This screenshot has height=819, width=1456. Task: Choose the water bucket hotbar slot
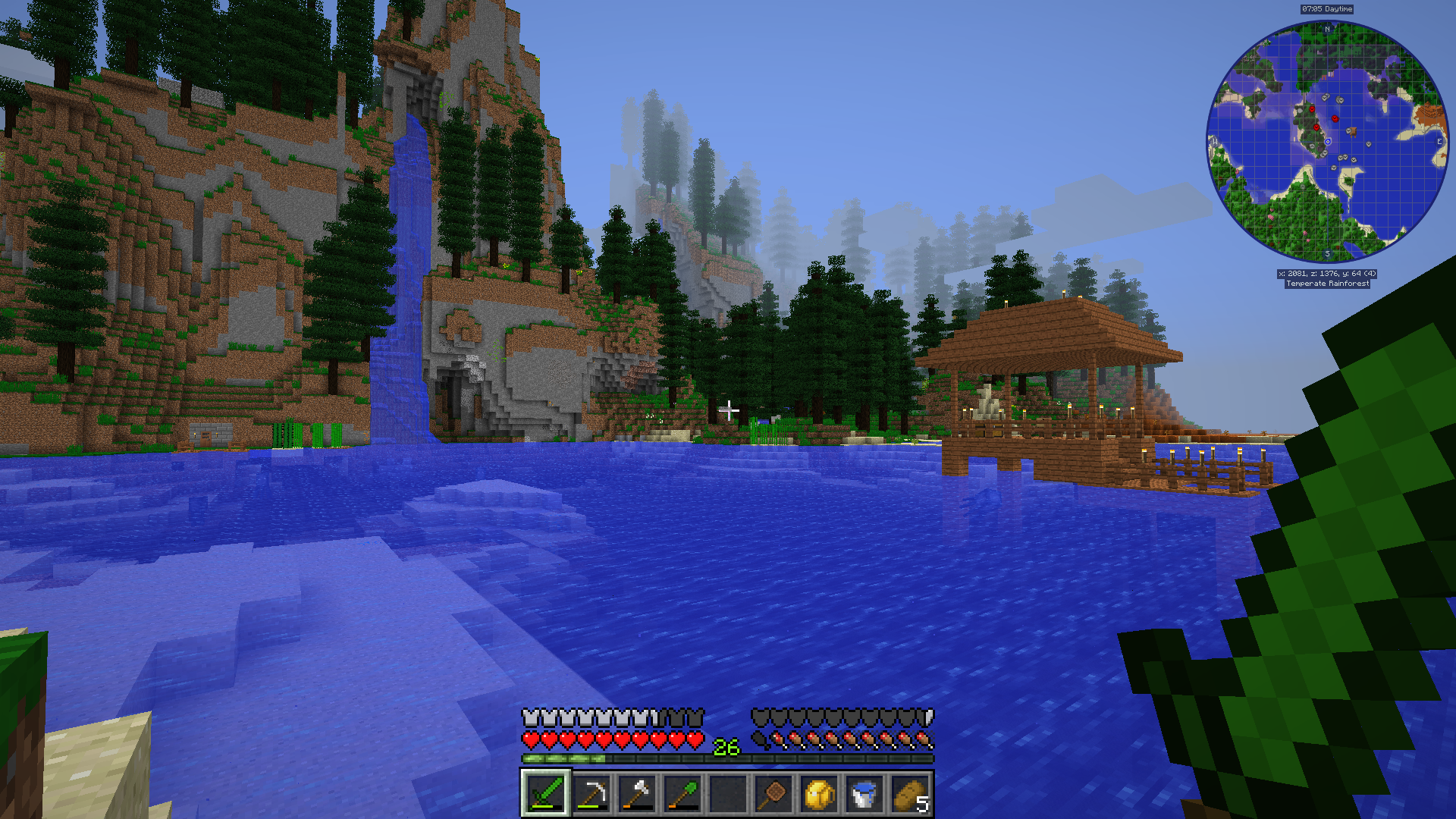[x=864, y=794]
